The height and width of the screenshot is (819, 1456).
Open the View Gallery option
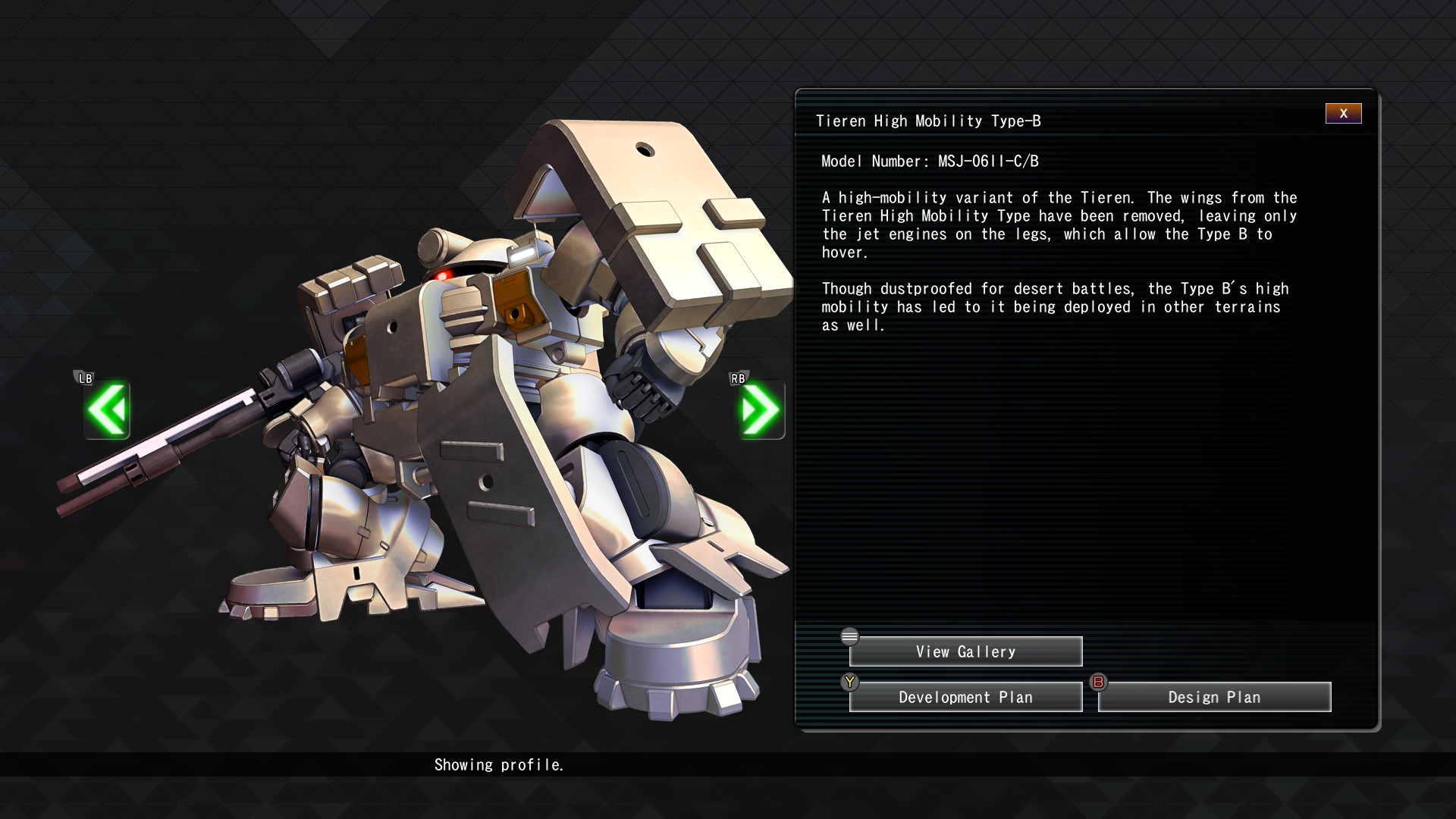point(965,651)
